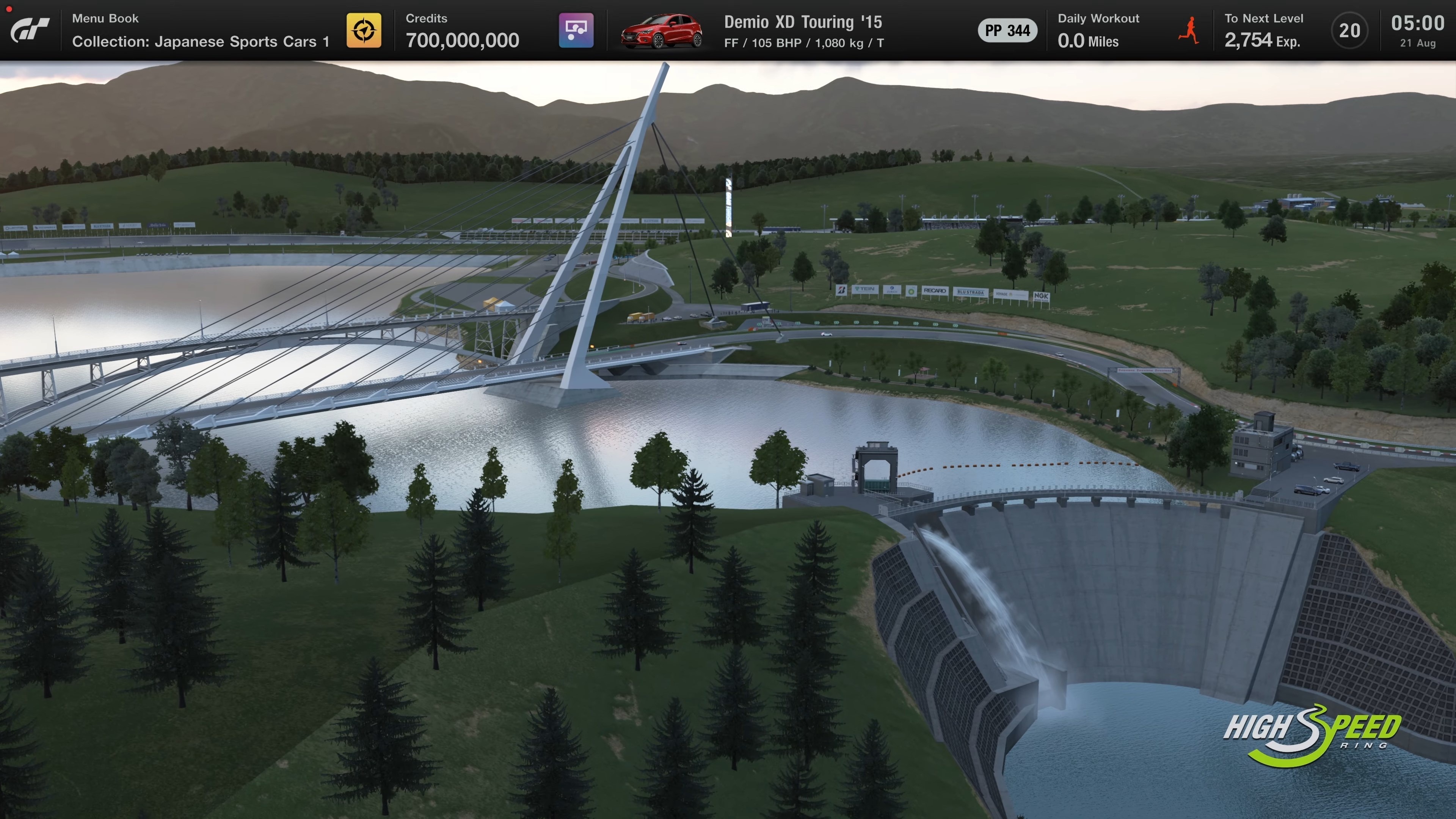Screen dimensions: 1456x819
Task: Click the Gran Turismo logo icon
Action: pyautogui.click(x=30, y=30)
